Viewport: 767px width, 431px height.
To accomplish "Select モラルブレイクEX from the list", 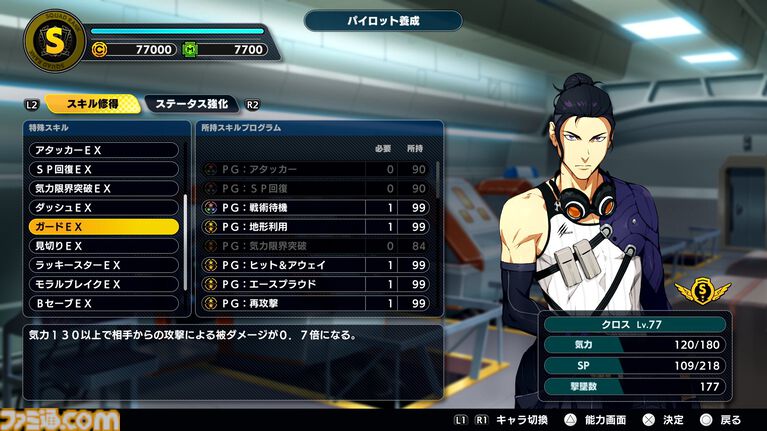I will pyautogui.click(x=104, y=284).
